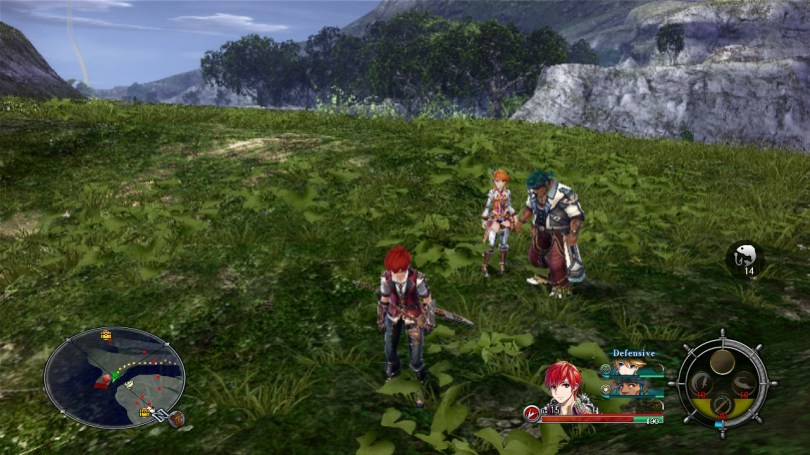Click the lower treasure chest minimap marker
810x455 pixels.
point(144,411)
